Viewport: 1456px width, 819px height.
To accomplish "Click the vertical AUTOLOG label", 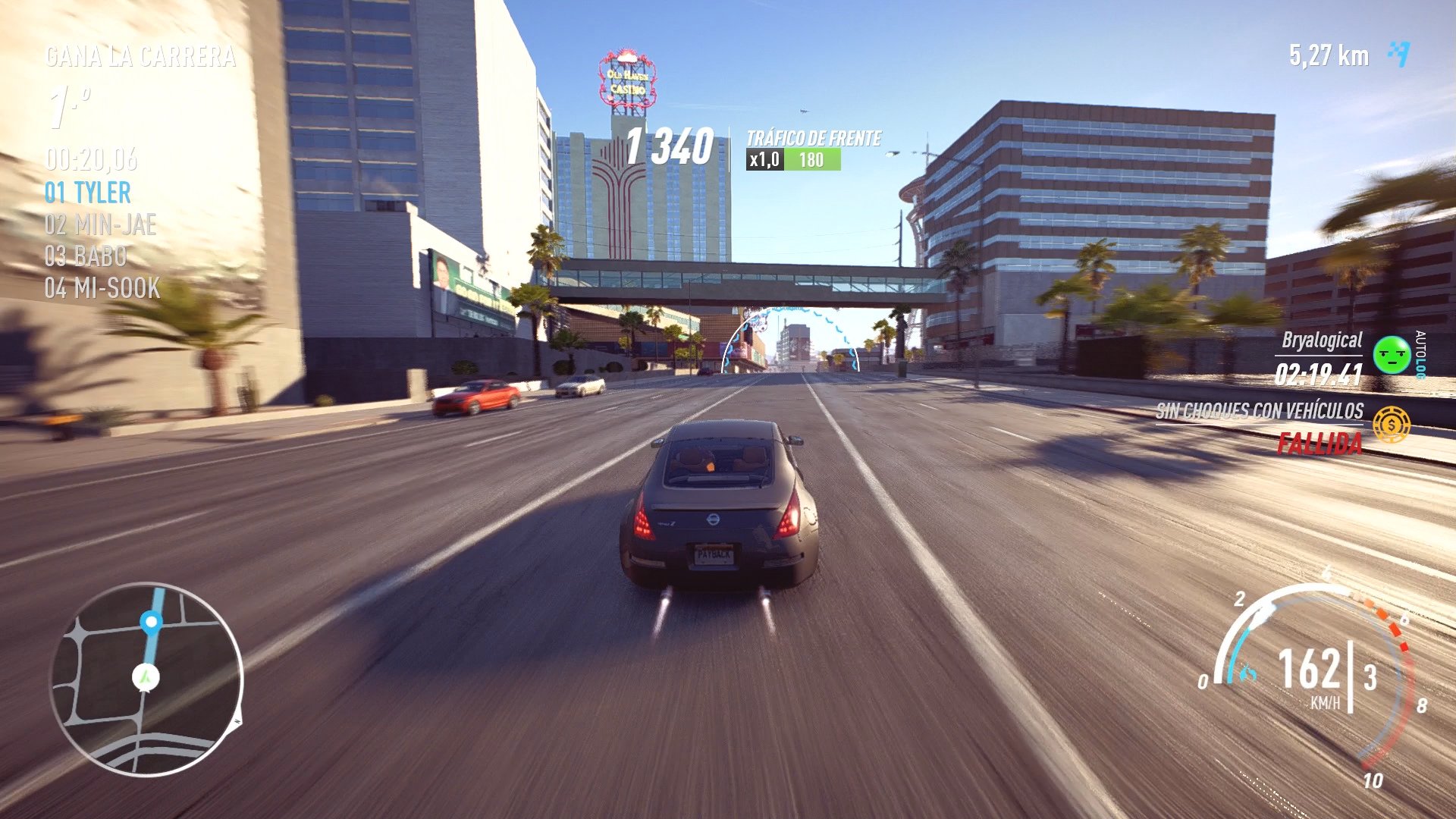I will (1420, 356).
